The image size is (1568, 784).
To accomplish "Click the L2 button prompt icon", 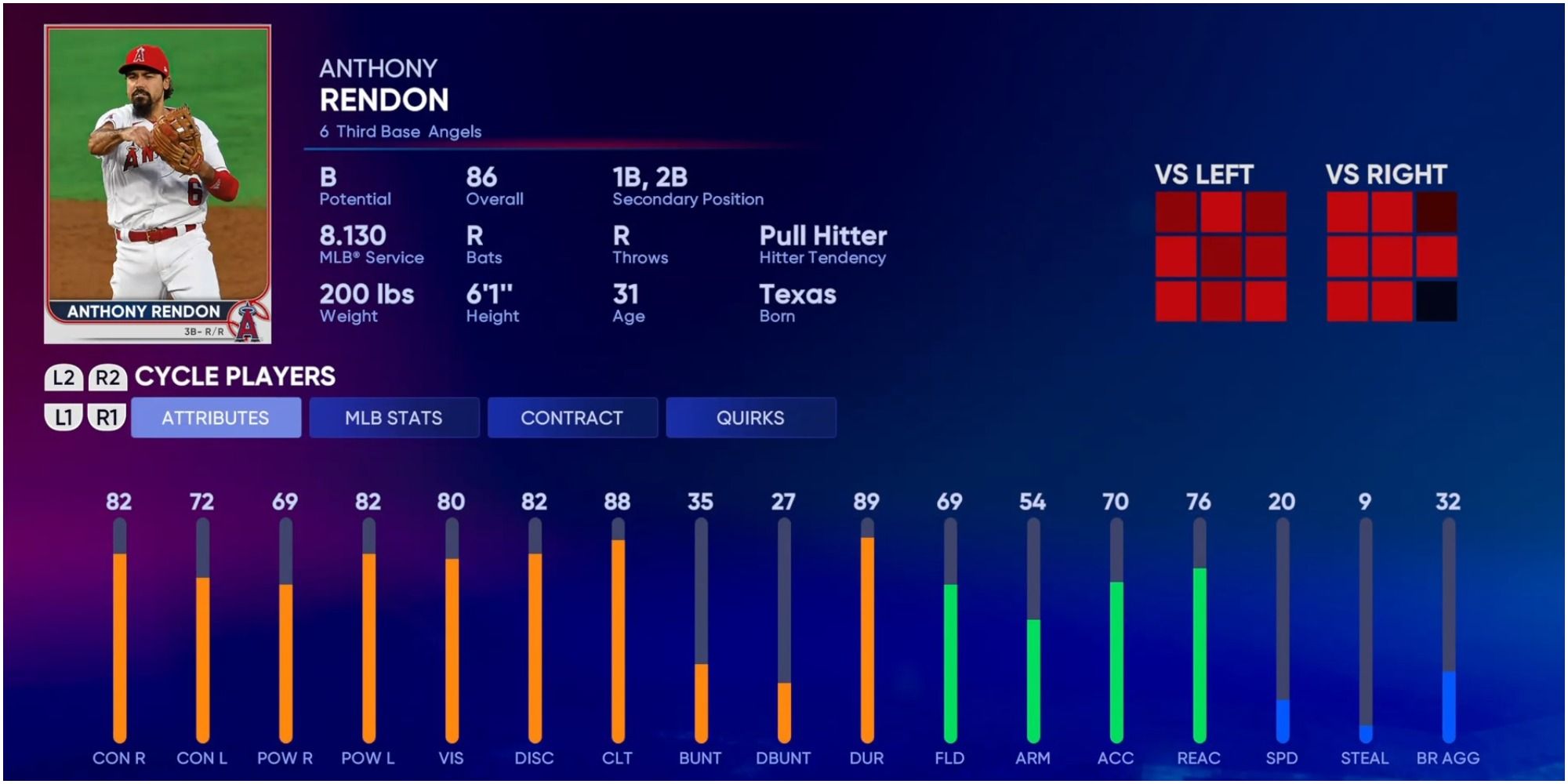I will (63, 377).
